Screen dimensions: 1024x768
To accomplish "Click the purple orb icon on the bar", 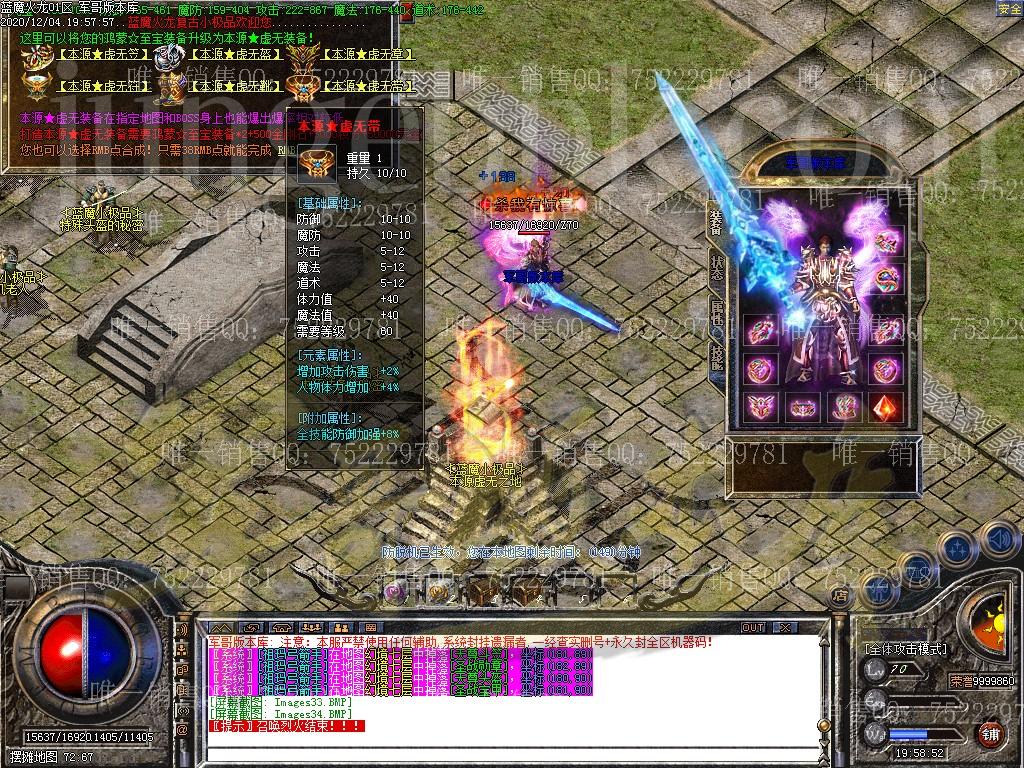I will 396,592.
